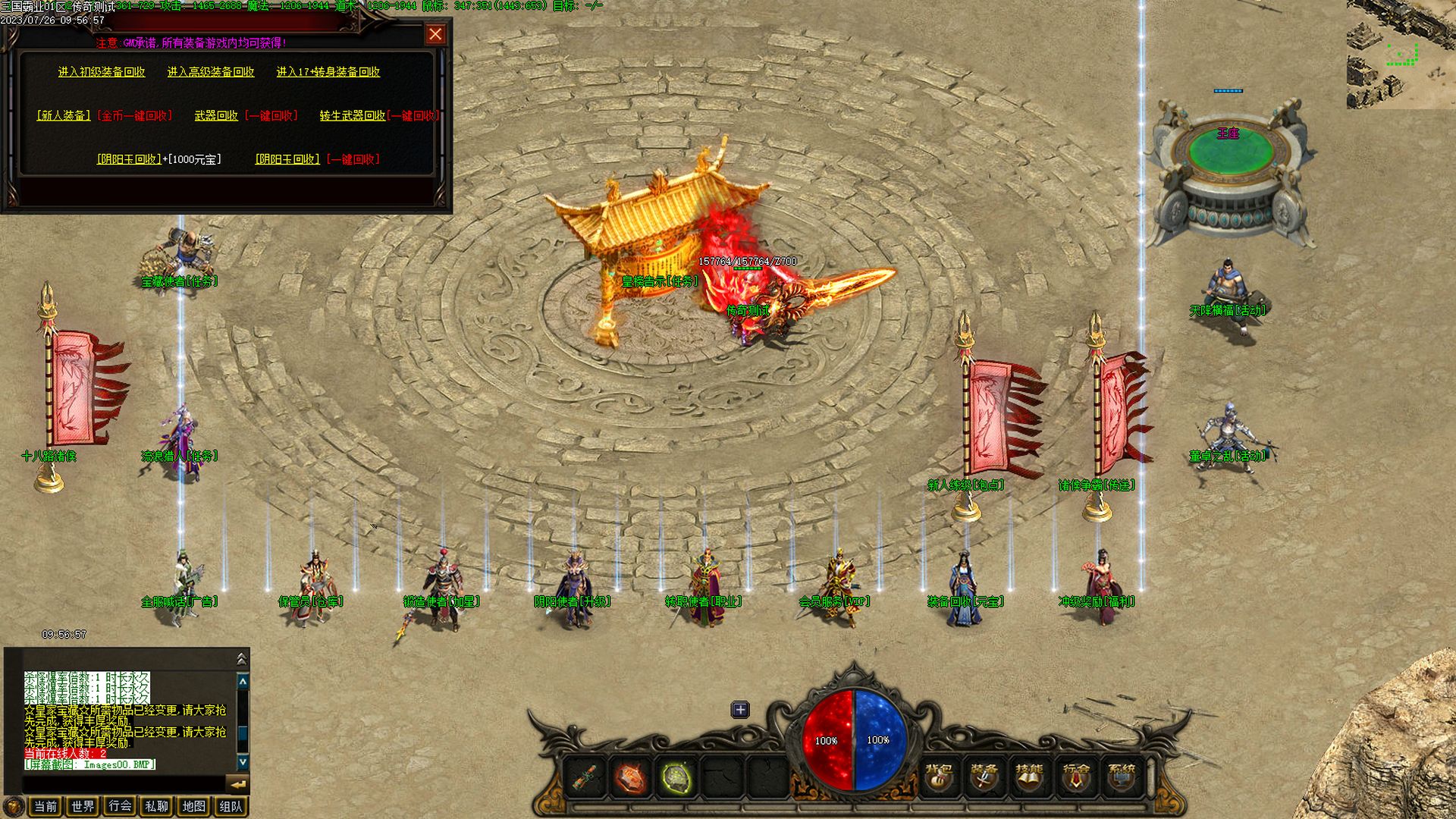Viewport: 1456px width, 819px height.
Task: Use the scroll item in the hotbar
Action: coord(584,778)
